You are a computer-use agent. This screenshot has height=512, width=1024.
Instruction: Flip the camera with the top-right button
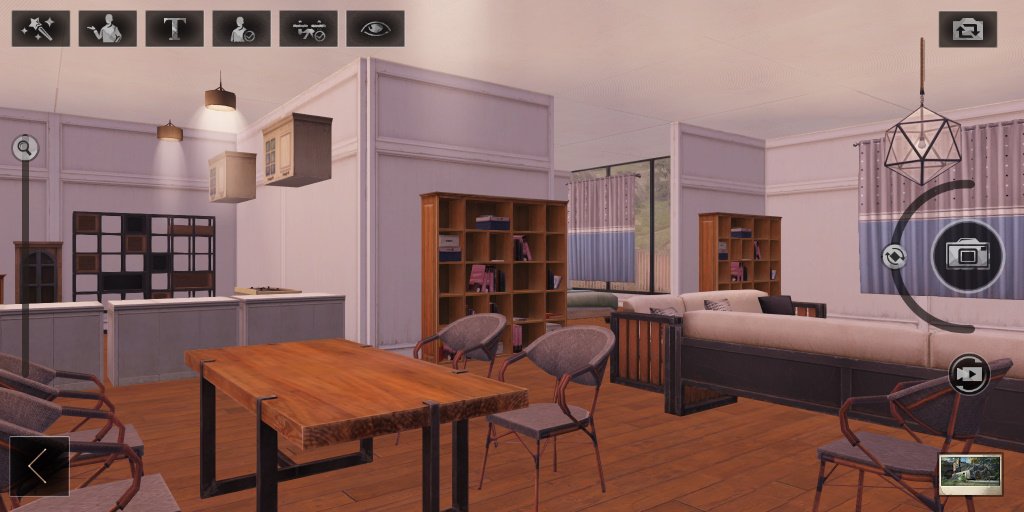pyautogui.click(x=967, y=29)
